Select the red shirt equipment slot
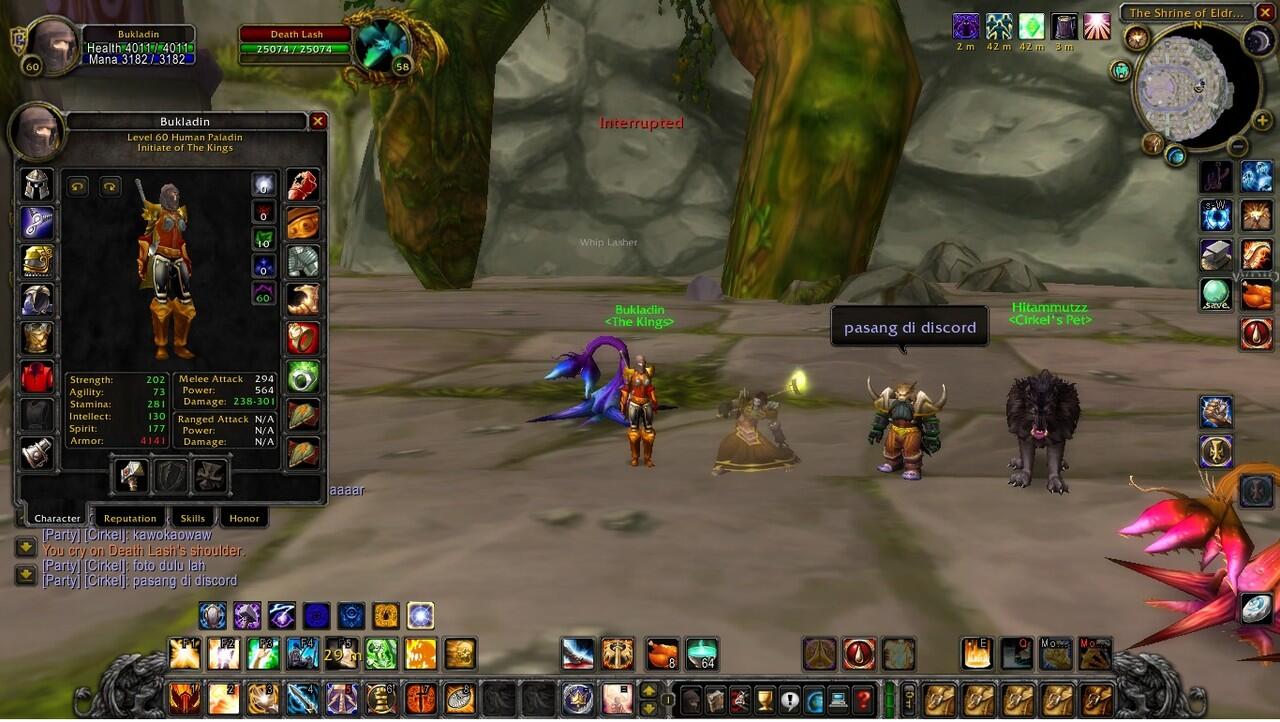 coord(37,377)
